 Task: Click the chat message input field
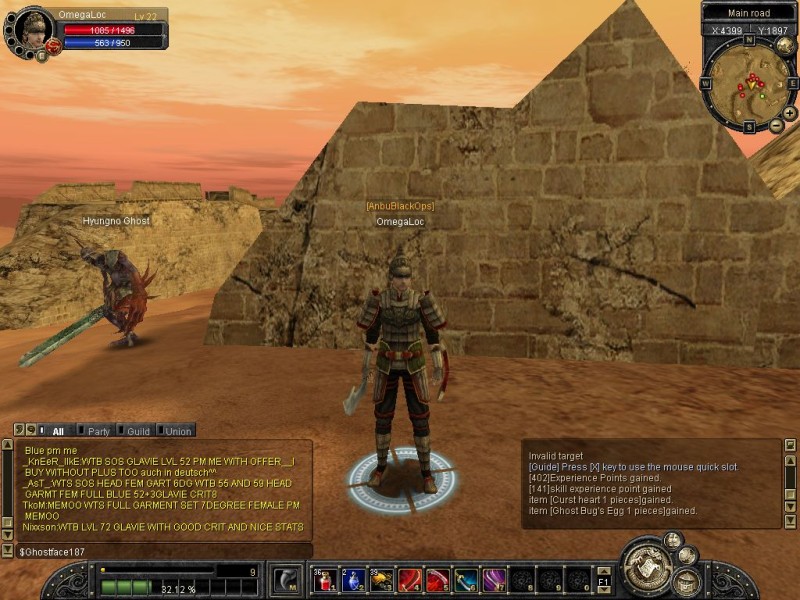[160, 551]
